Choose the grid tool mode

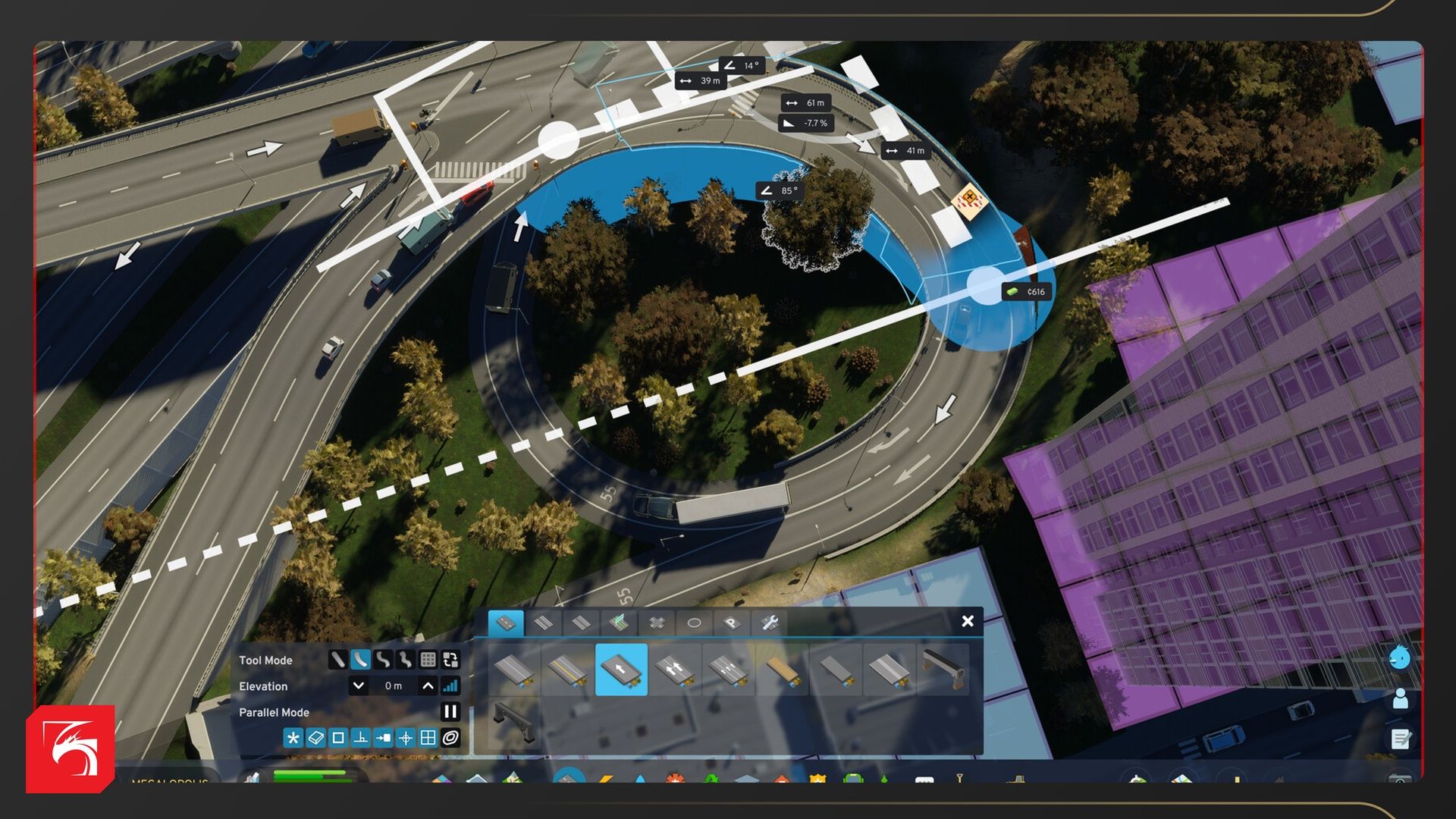point(428,660)
